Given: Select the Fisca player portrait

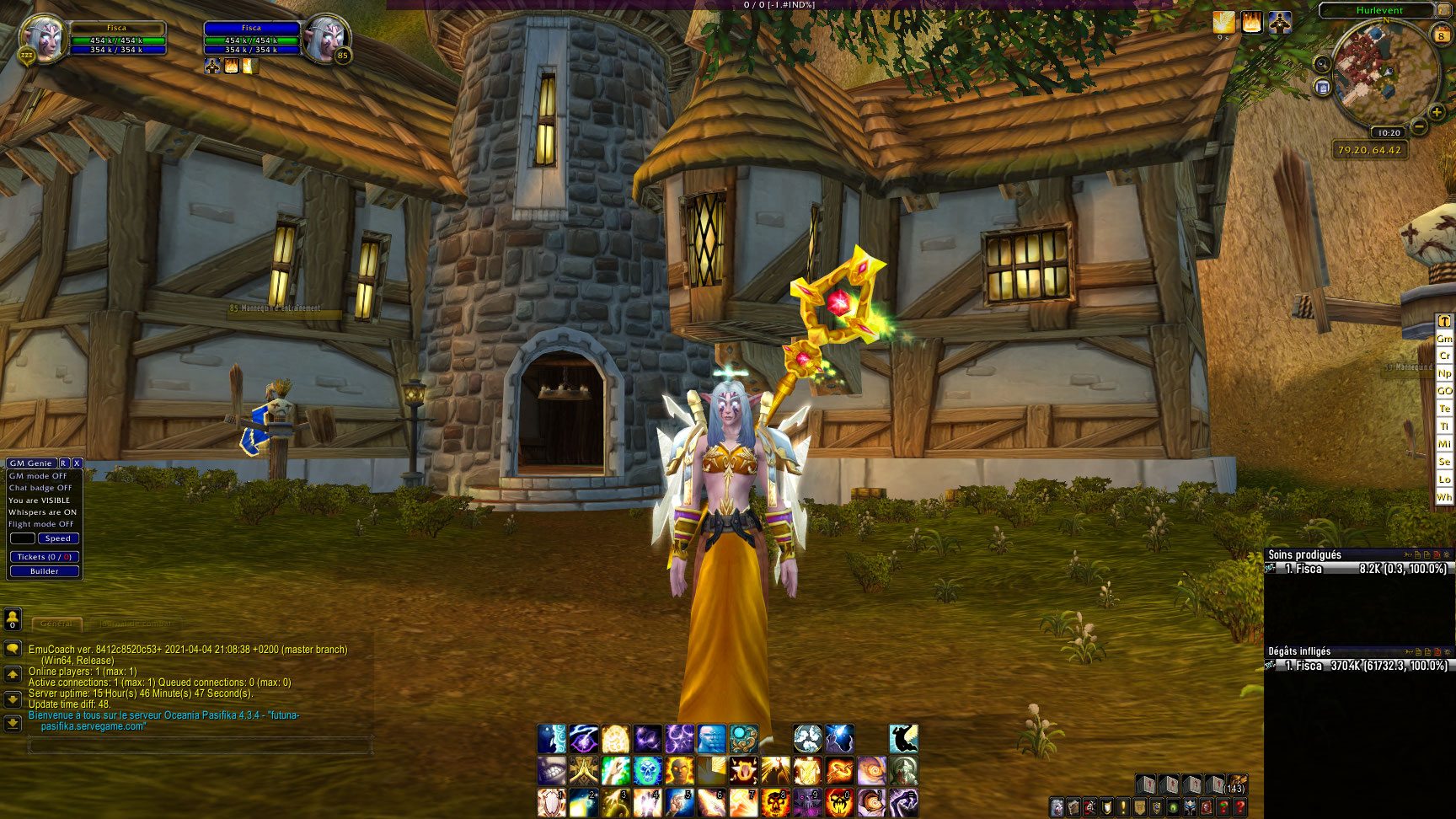Looking at the screenshot, I should (x=40, y=39).
